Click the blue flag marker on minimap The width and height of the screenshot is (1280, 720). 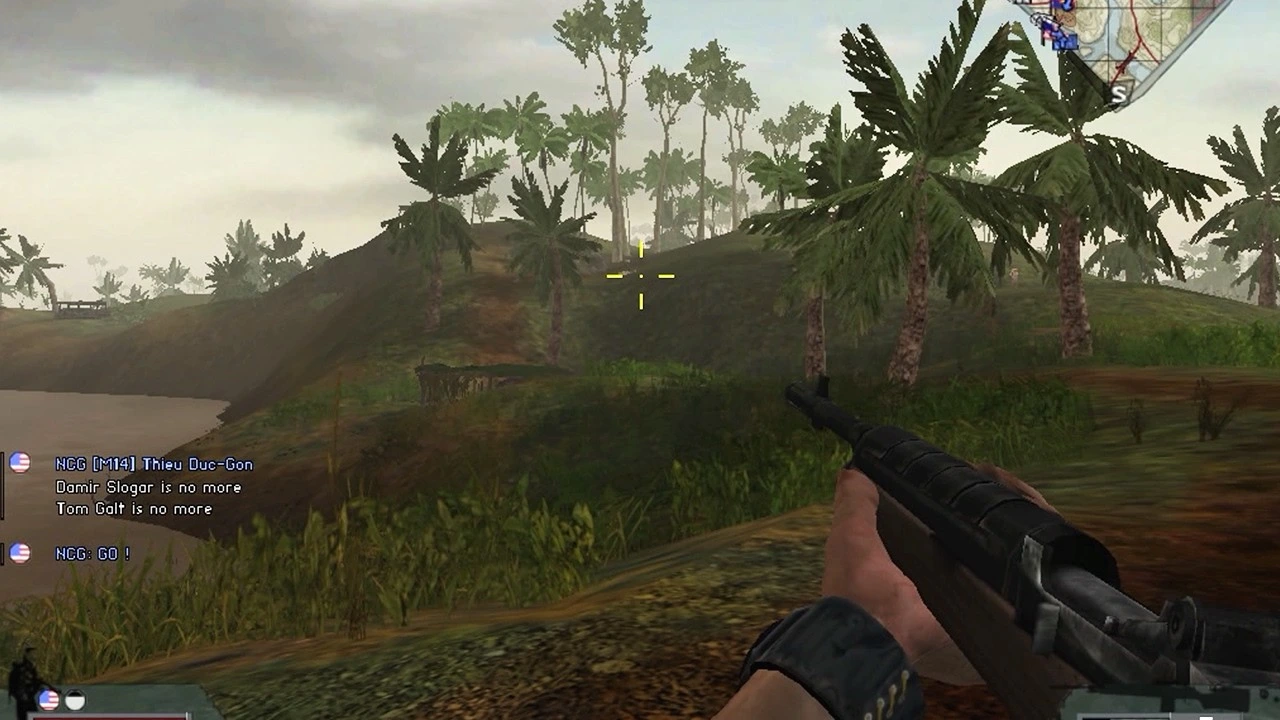[x=1065, y=42]
